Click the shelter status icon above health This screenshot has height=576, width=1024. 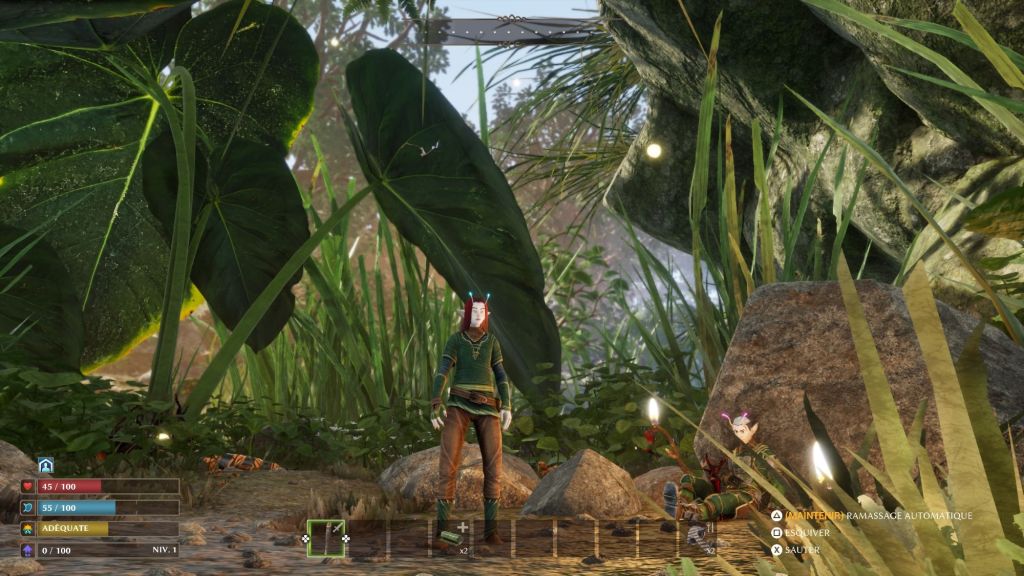click(45, 465)
